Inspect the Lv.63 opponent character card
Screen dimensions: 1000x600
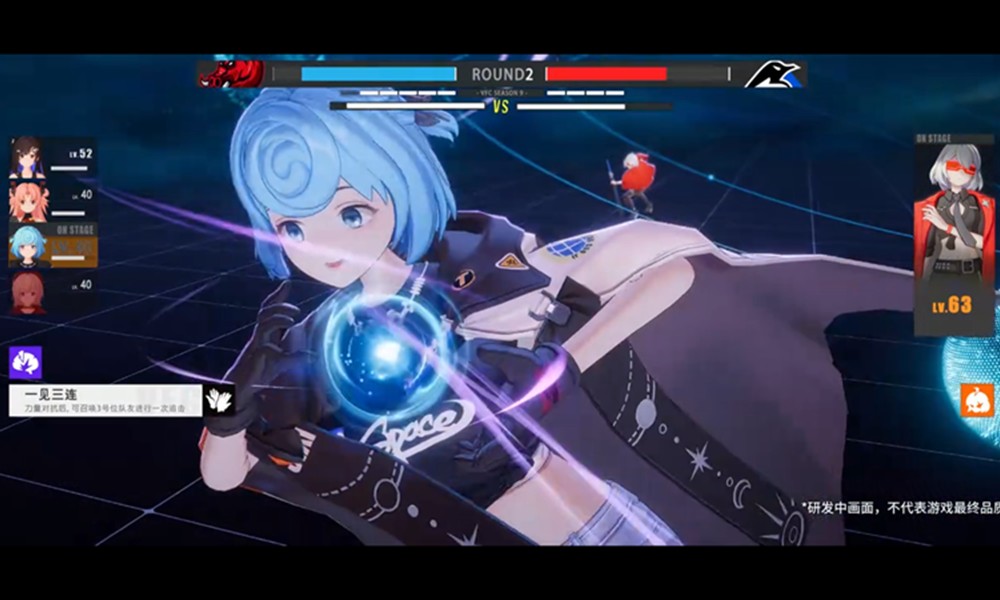tap(954, 240)
